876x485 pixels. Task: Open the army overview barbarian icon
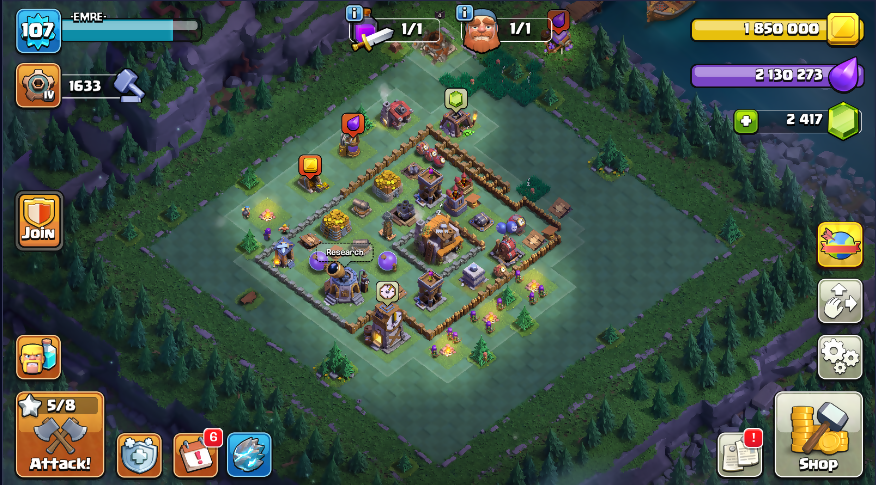tap(38, 357)
